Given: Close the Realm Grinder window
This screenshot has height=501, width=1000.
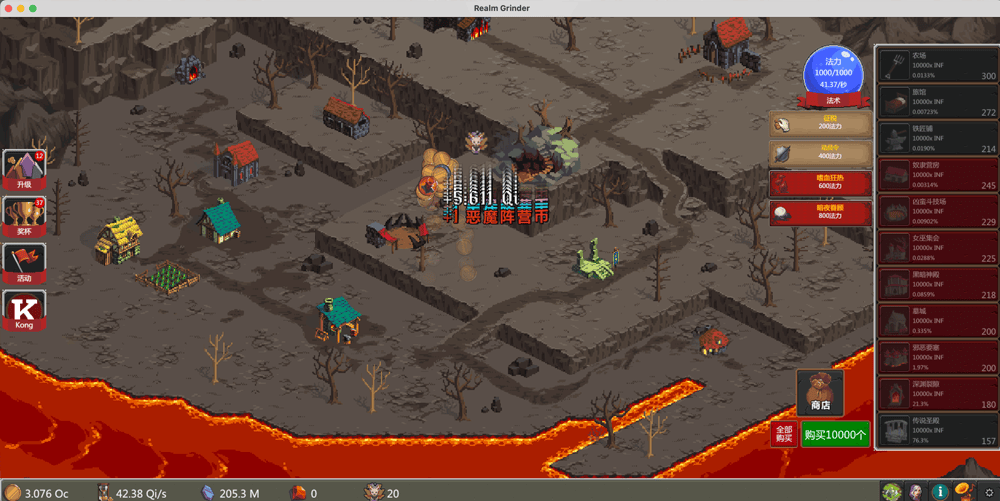Looking at the screenshot, I should pyautogui.click(x=7, y=8).
